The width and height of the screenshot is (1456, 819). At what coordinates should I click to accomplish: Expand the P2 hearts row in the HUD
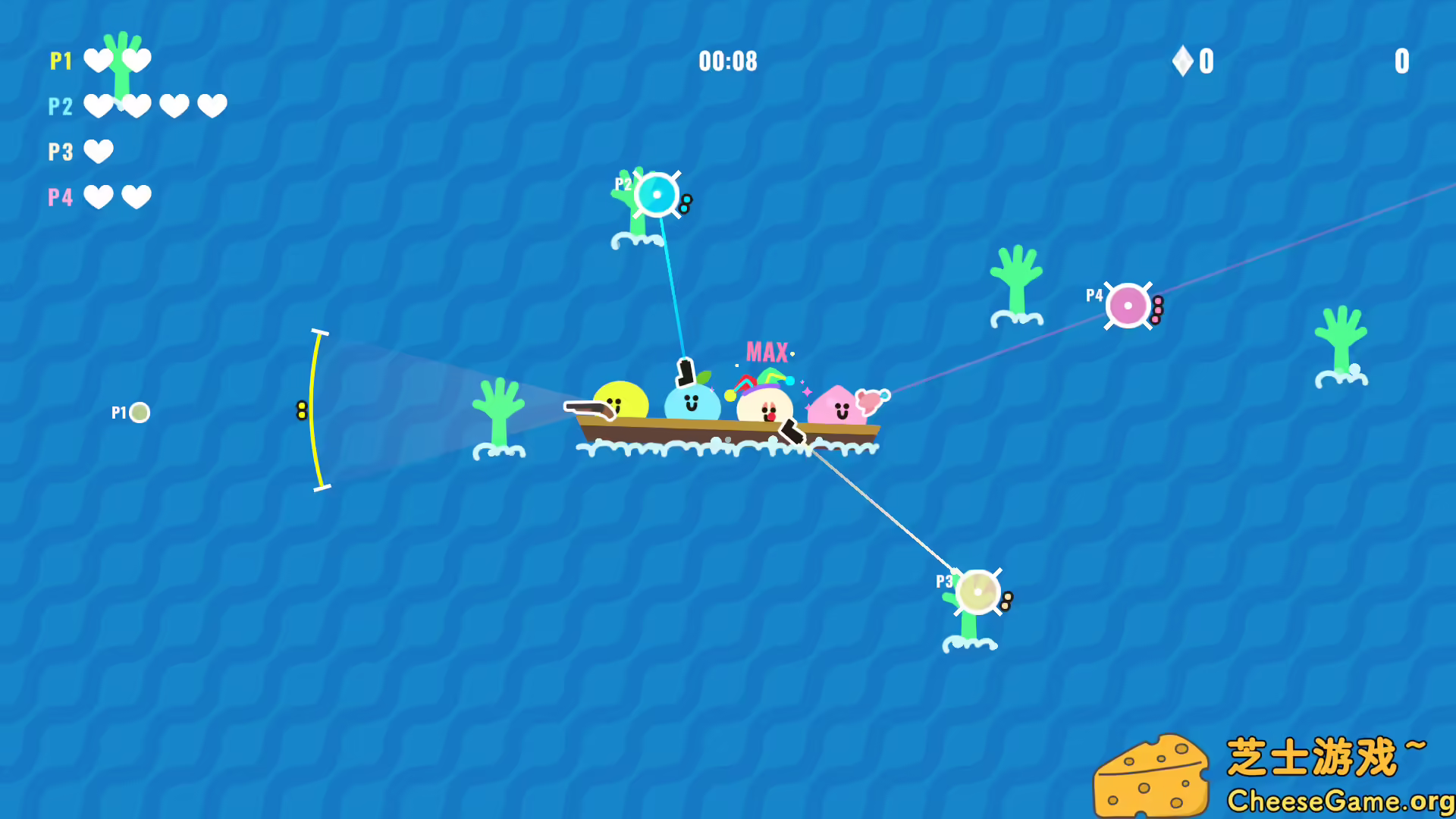point(156,106)
